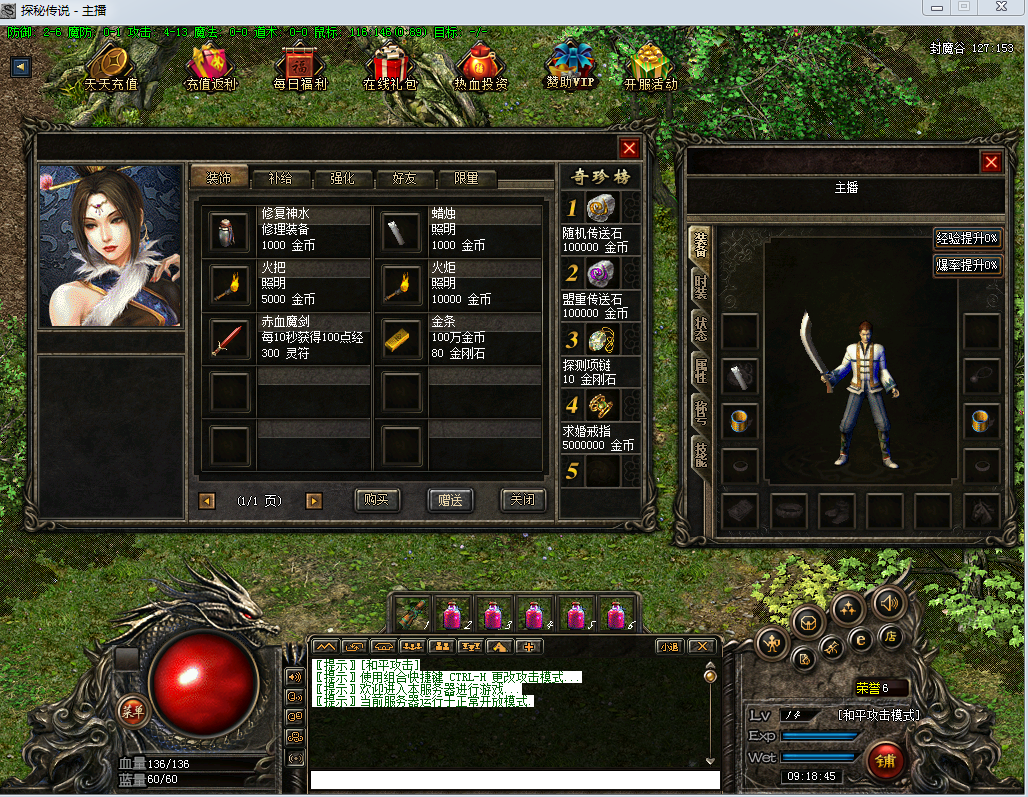Select the 限量 shop tab
The height and width of the screenshot is (797, 1028).
pos(466,179)
